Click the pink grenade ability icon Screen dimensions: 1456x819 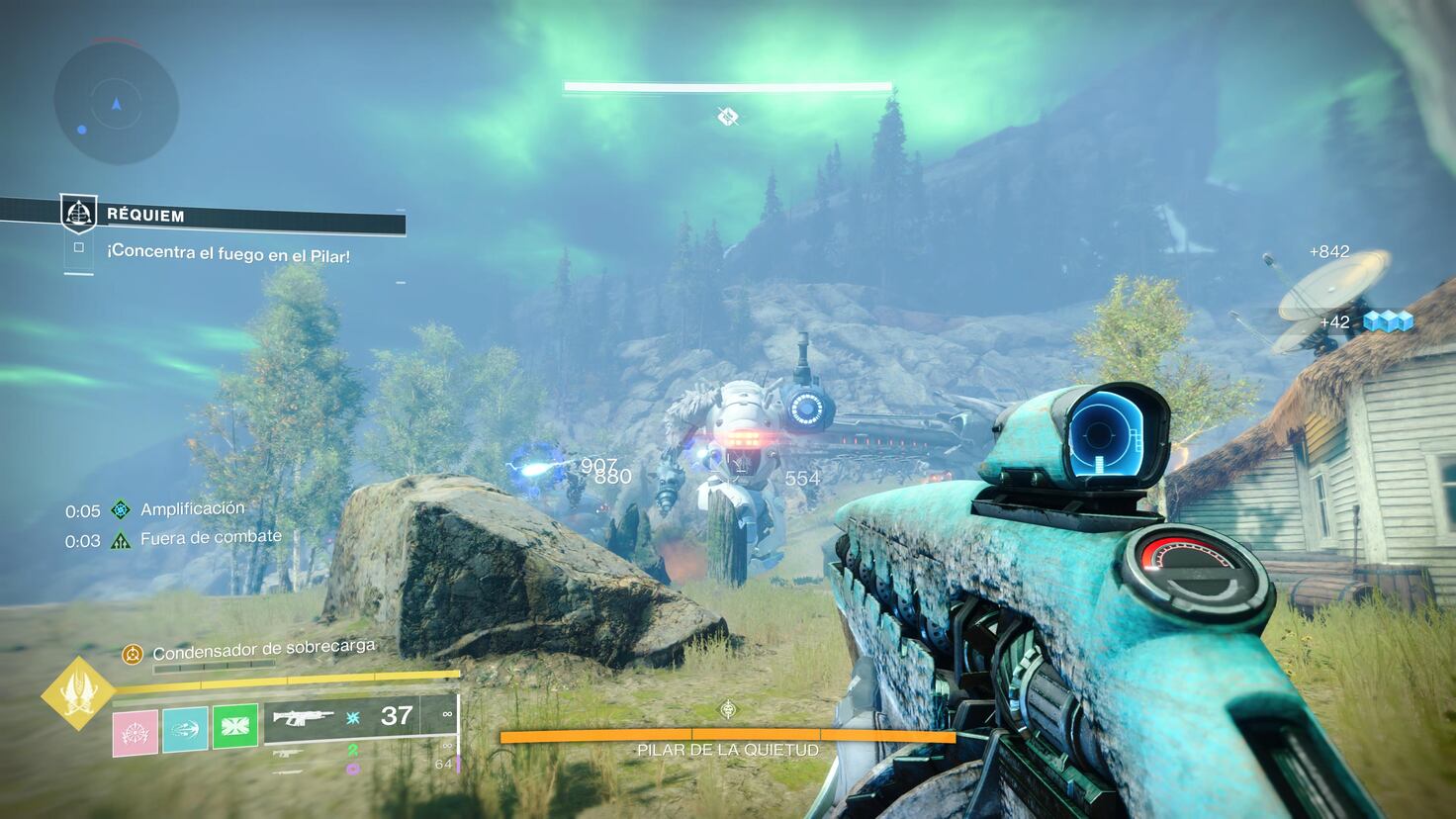point(136,730)
